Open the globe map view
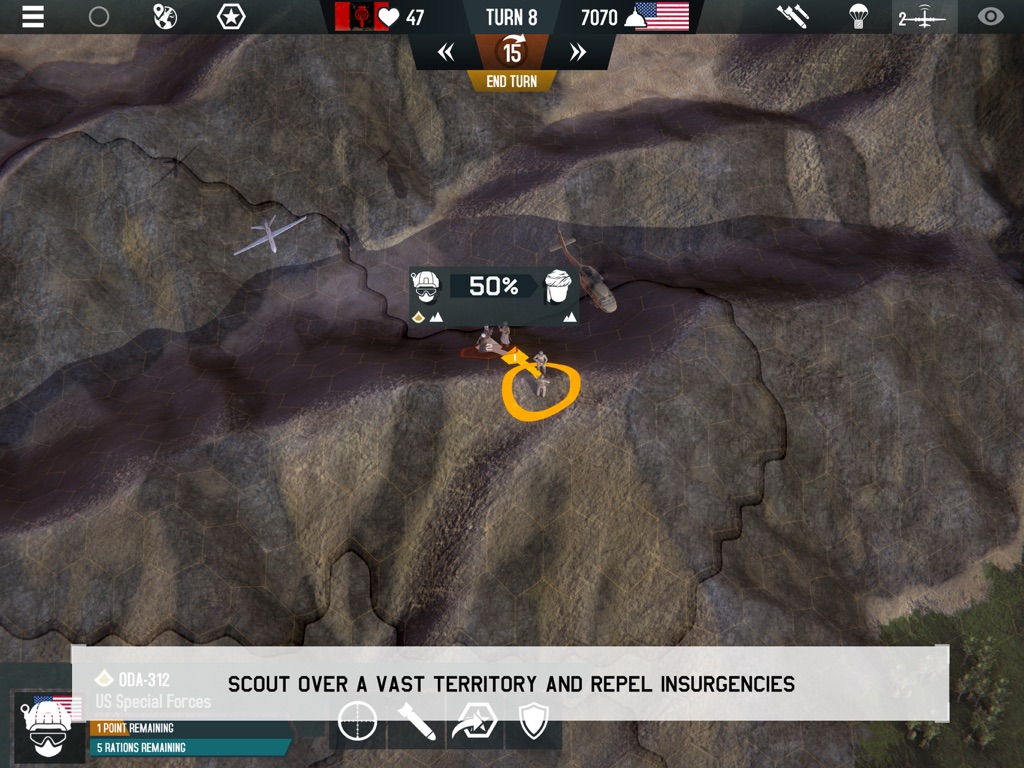Screen dimensions: 1024x768 click(x=165, y=17)
